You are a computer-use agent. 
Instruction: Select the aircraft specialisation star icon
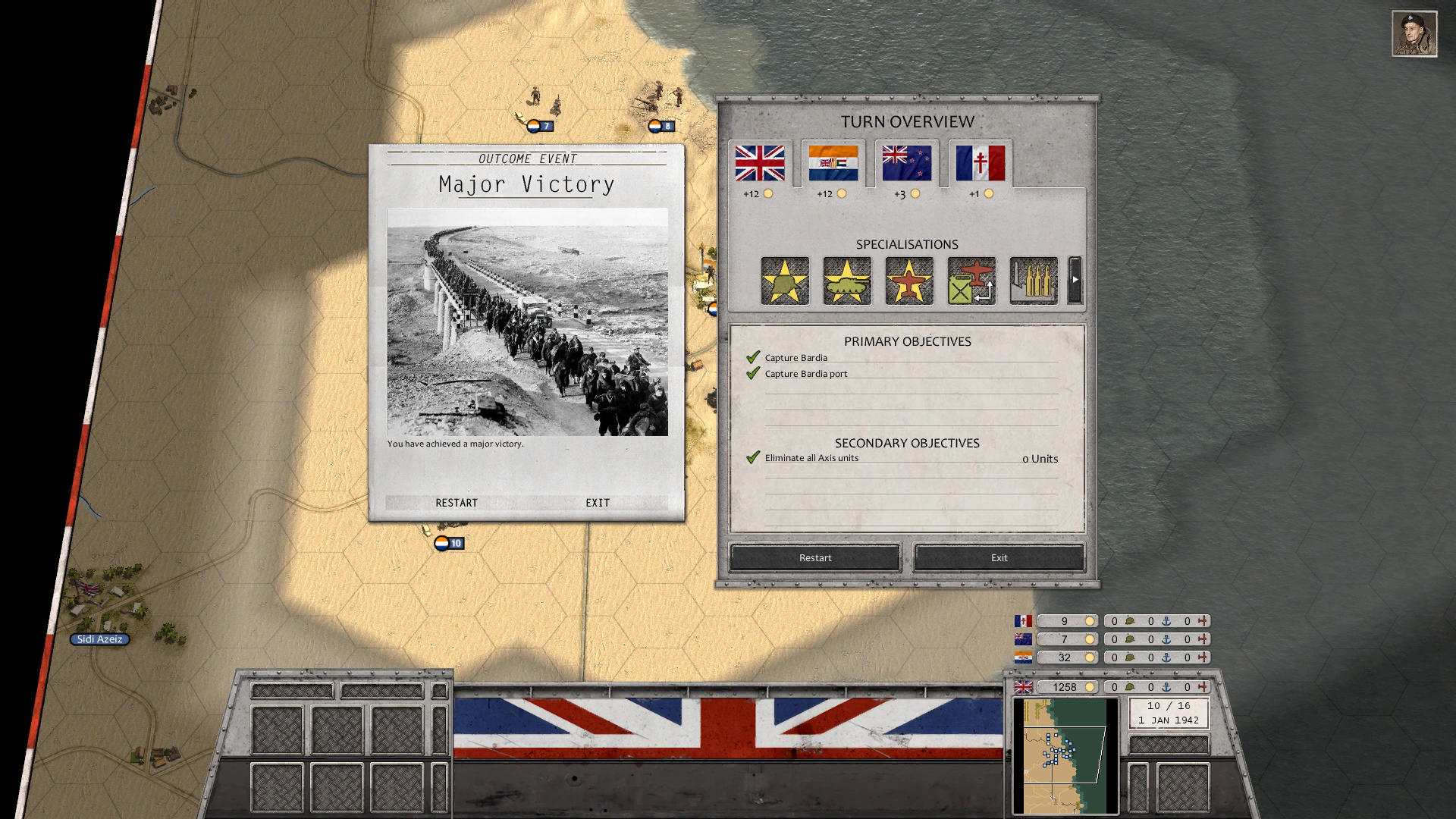tap(908, 281)
